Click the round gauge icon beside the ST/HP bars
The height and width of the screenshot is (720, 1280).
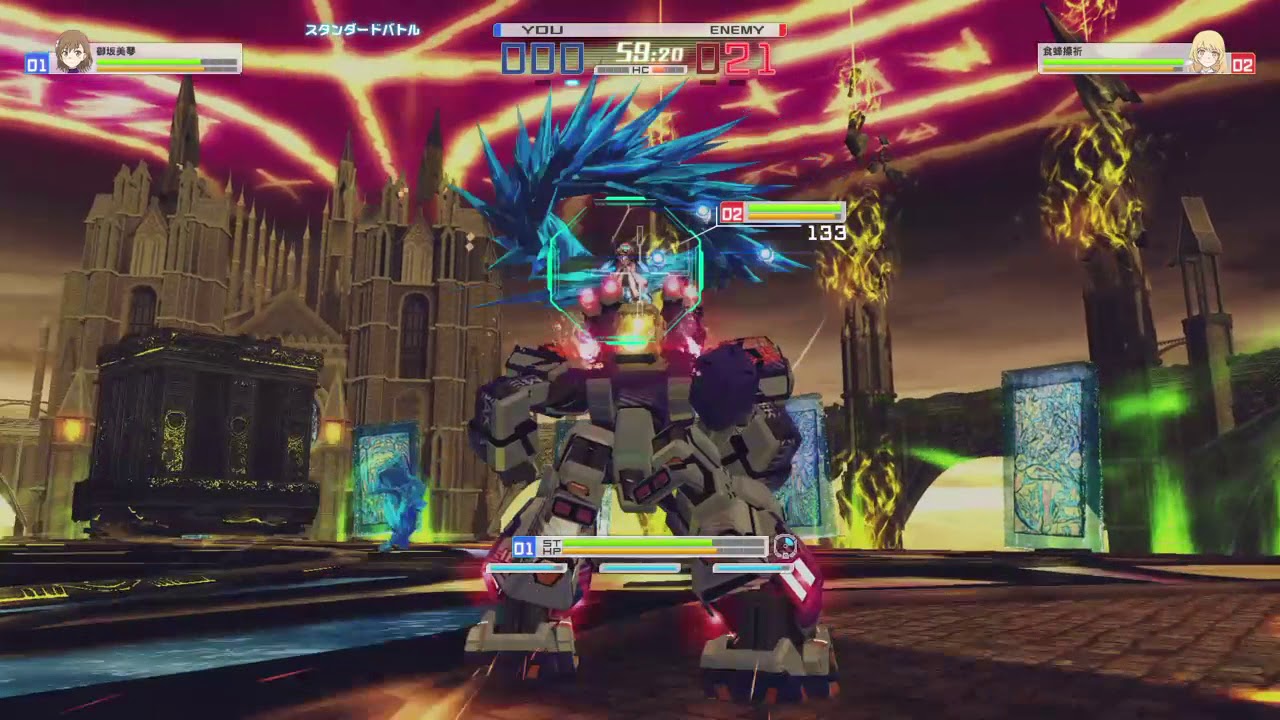[785, 546]
